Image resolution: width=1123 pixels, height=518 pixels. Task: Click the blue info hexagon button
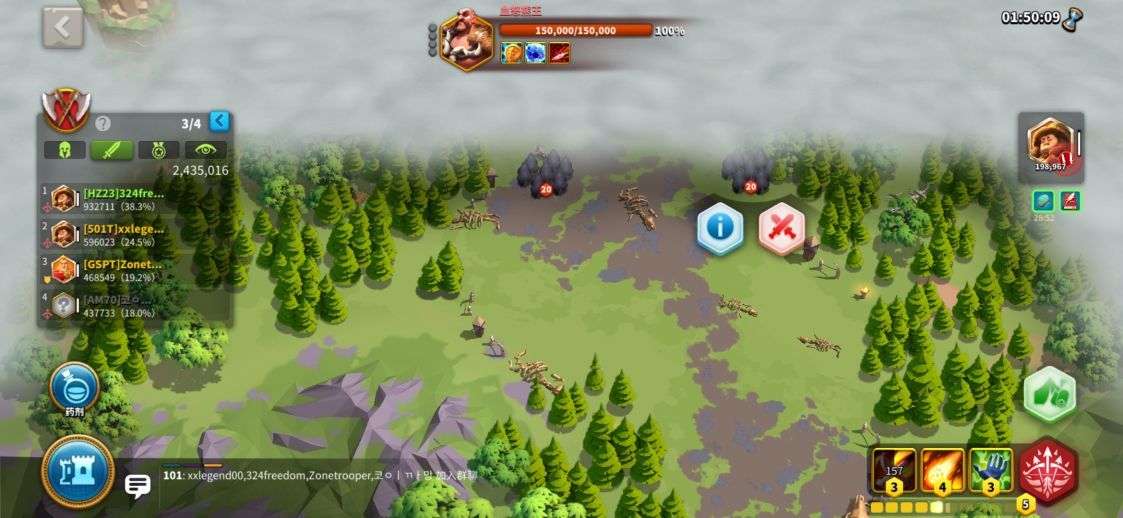point(720,228)
